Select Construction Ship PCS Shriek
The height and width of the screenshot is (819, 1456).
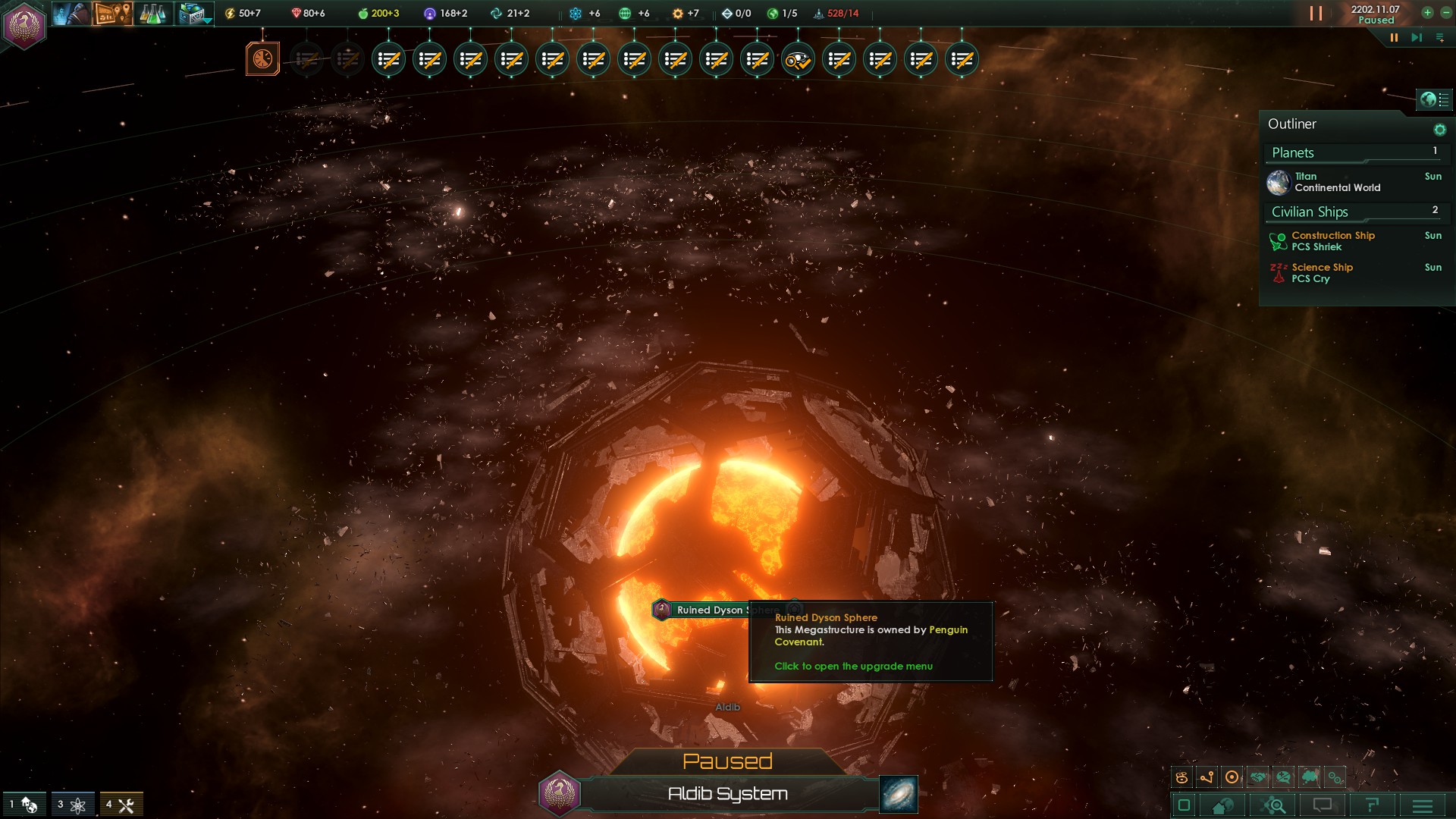tap(1332, 241)
